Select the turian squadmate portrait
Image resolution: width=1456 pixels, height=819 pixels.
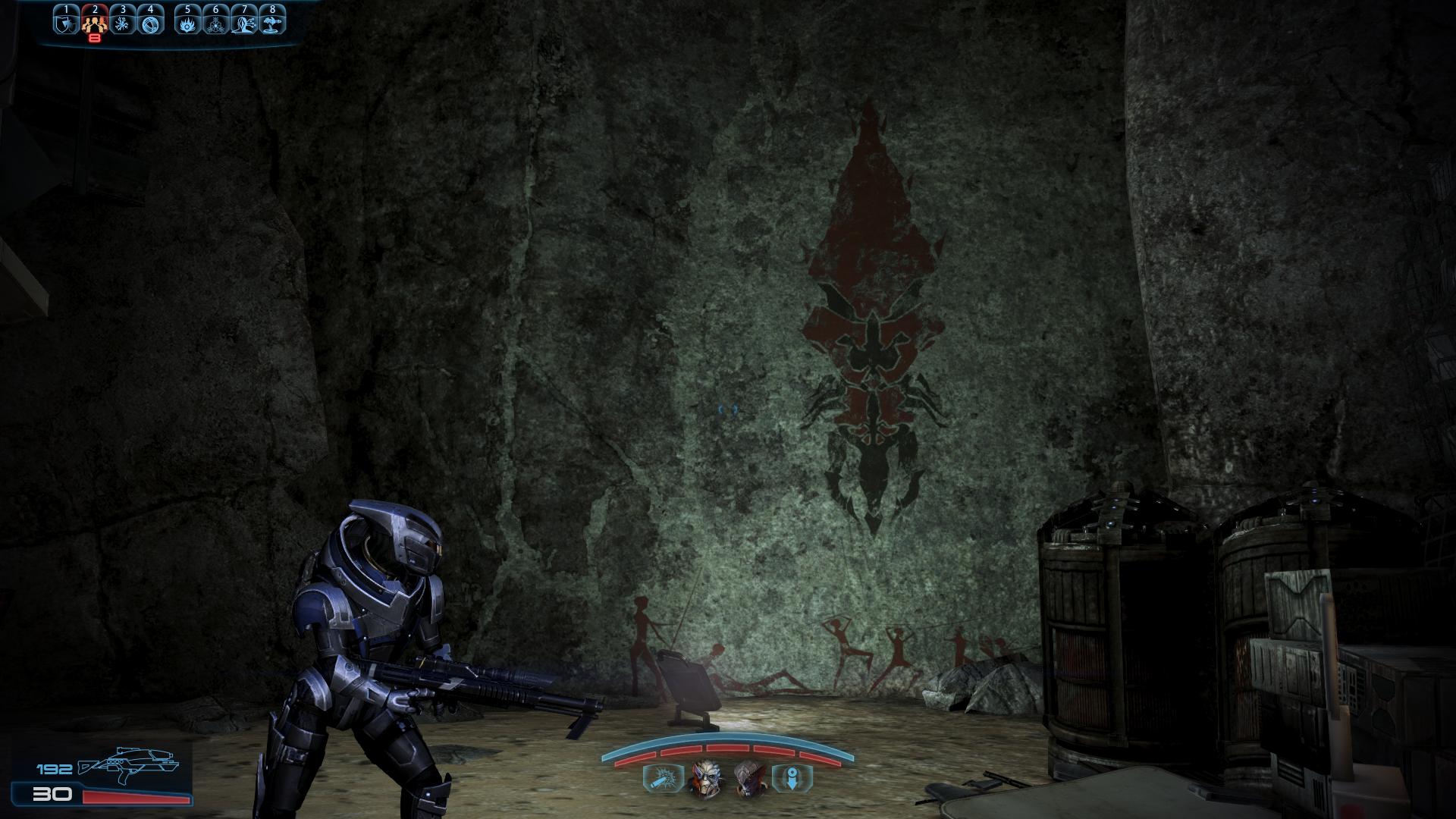(704, 779)
